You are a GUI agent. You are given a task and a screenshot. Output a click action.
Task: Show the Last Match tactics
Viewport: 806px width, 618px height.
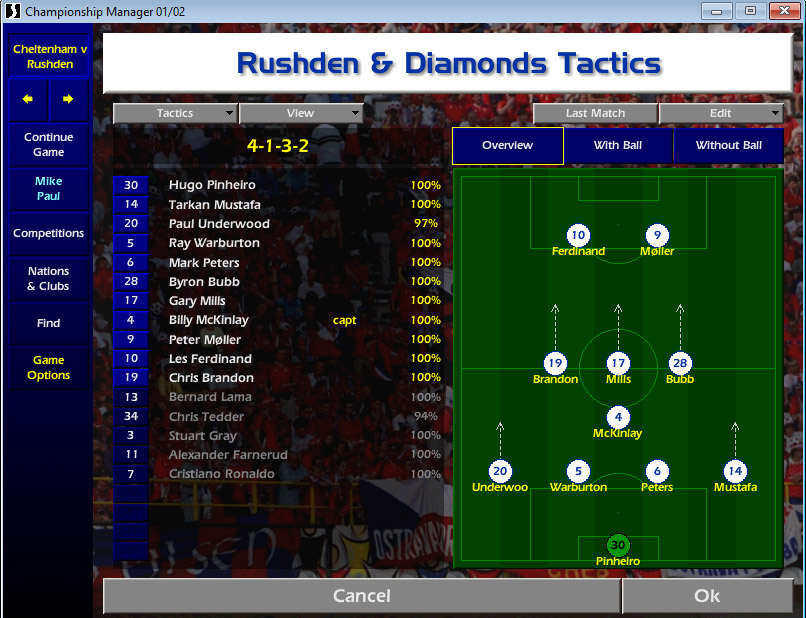click(x=595, y=113)
